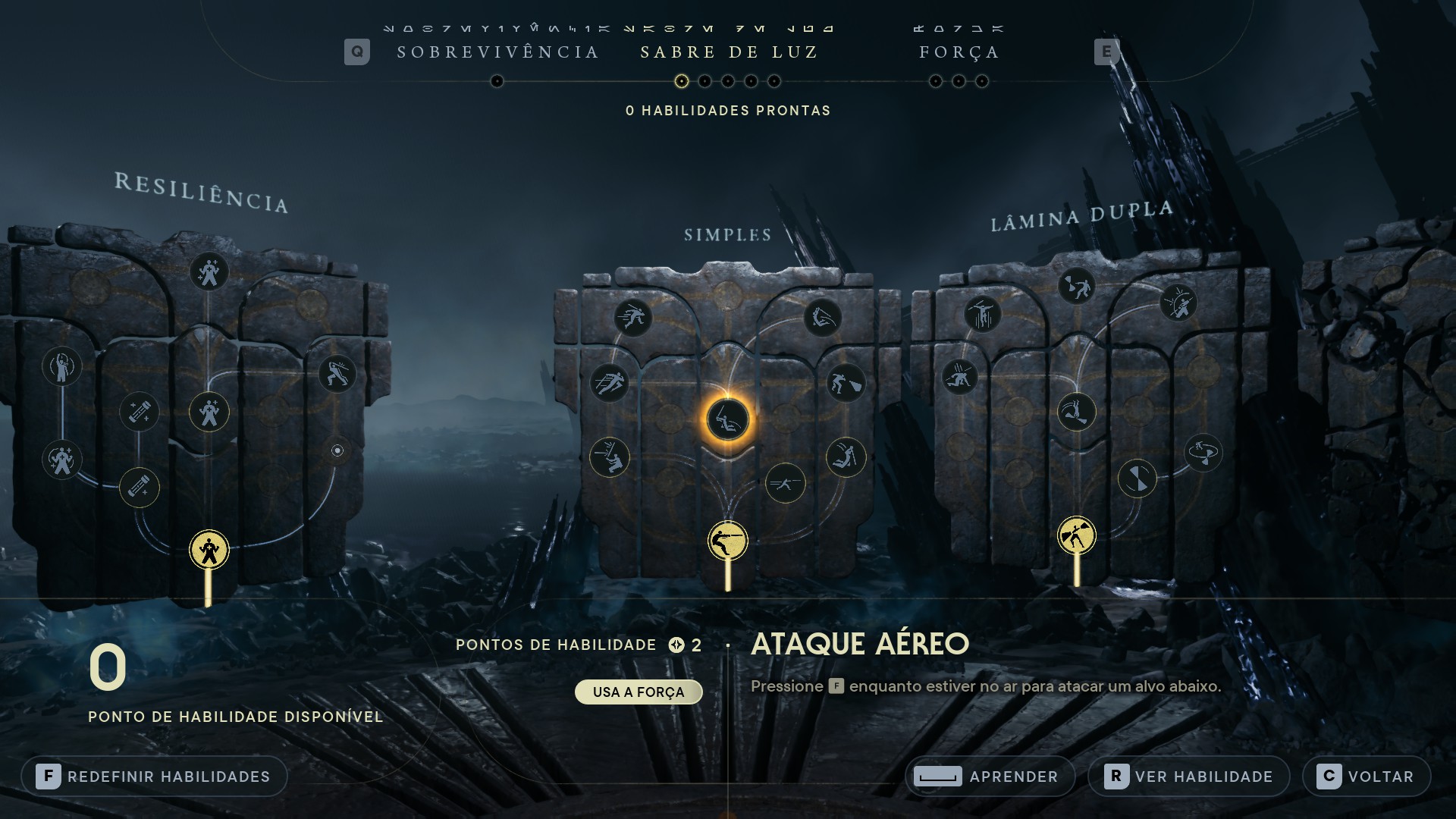Switch to the Sobrevivência tab

[498, 52]
